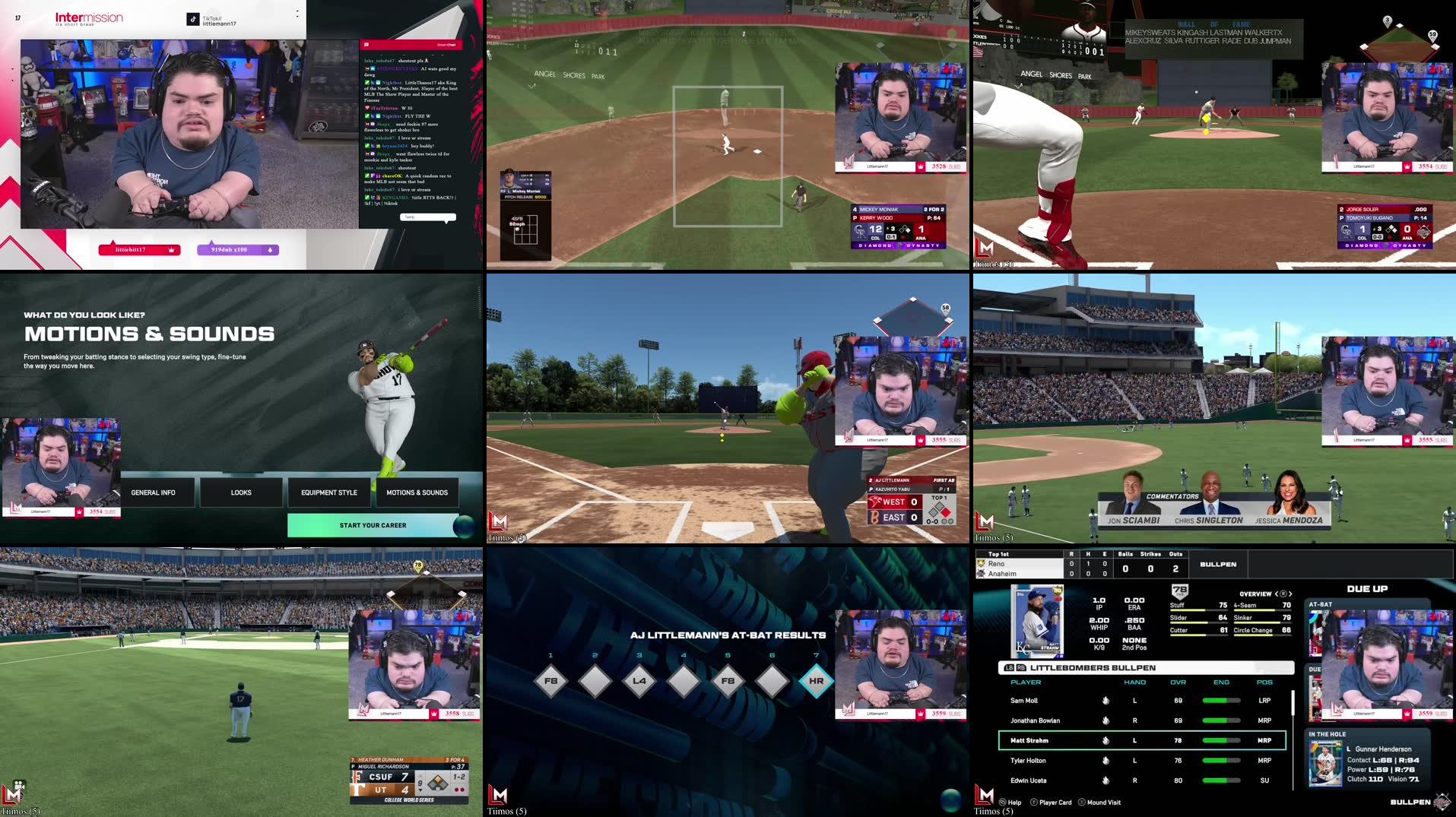The image size is (1456, 817).
Task: Toggle the RB bumper on Littlebombers Bullpen header
Action: (x=1021, y=668)
